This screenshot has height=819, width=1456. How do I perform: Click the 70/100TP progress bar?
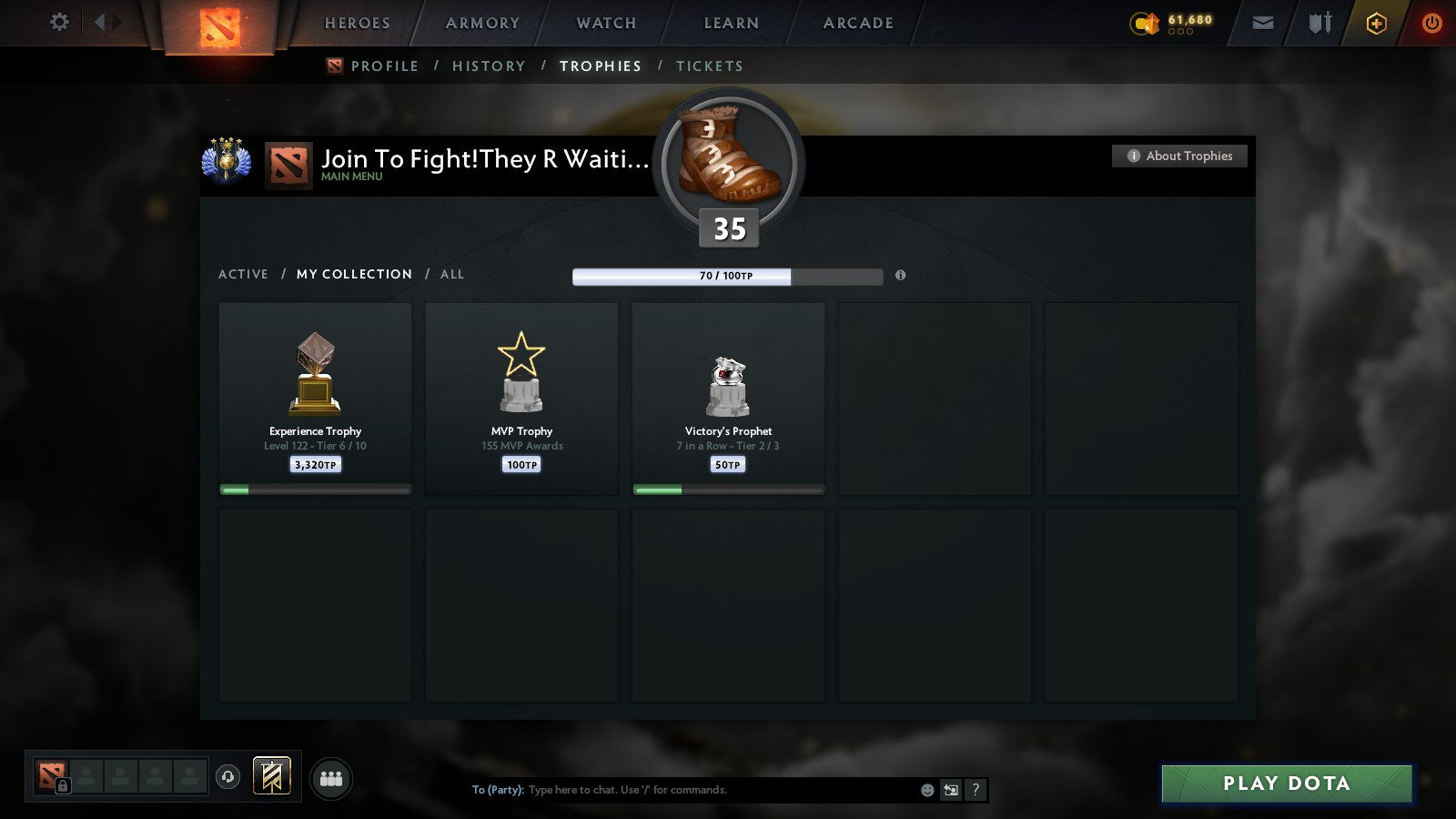pyautogui.click(x=726, y=275)
